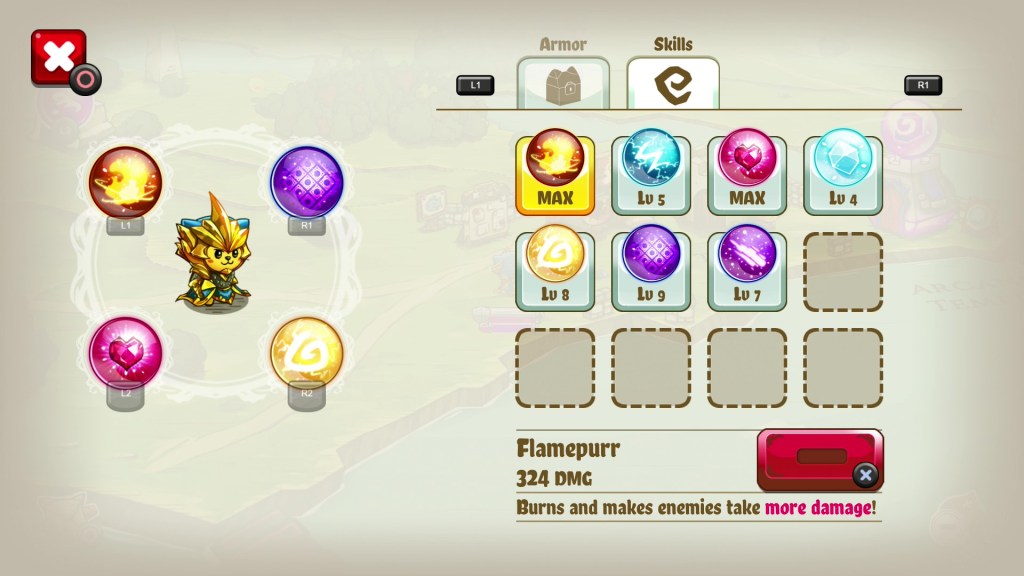This screenshot has height=576, width=1024.
Task: Select the equipped golden swirl on R2 slot
Action: 307,353
